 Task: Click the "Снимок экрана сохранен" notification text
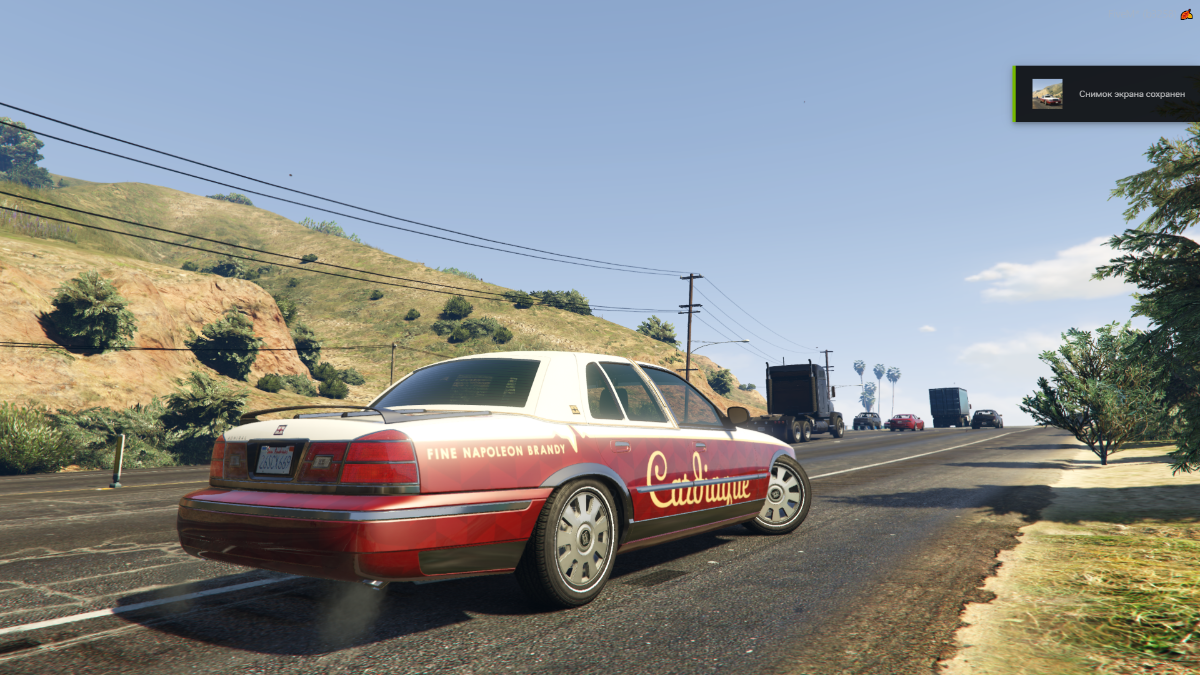point(1131,94)
